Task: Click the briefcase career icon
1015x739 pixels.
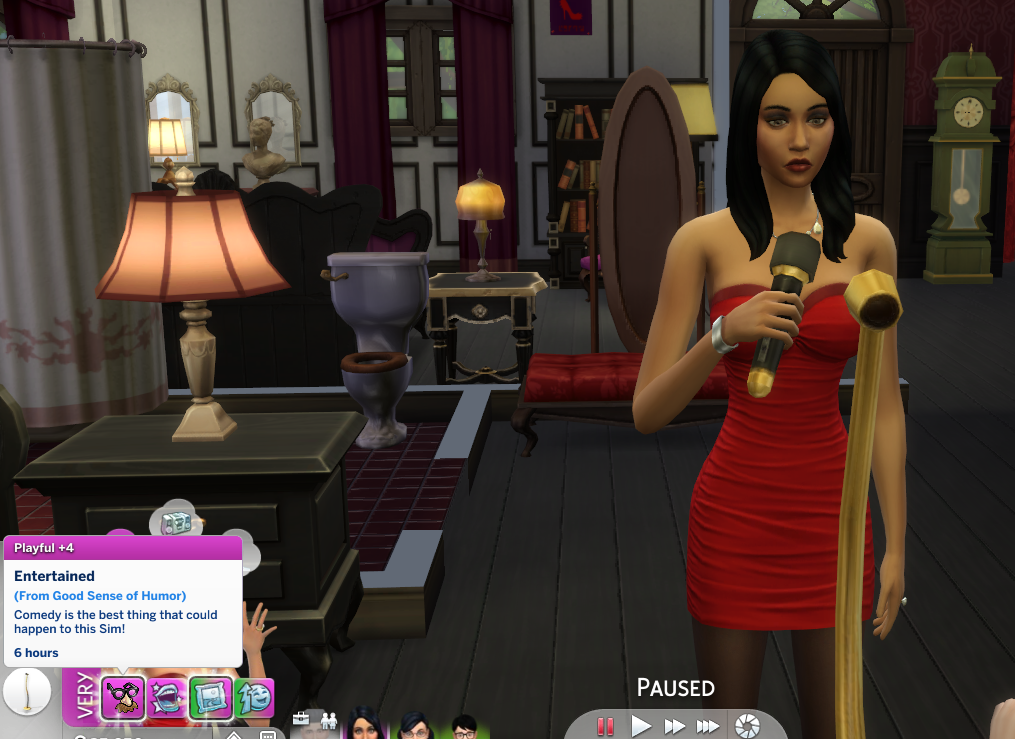Action: [301, 719]
